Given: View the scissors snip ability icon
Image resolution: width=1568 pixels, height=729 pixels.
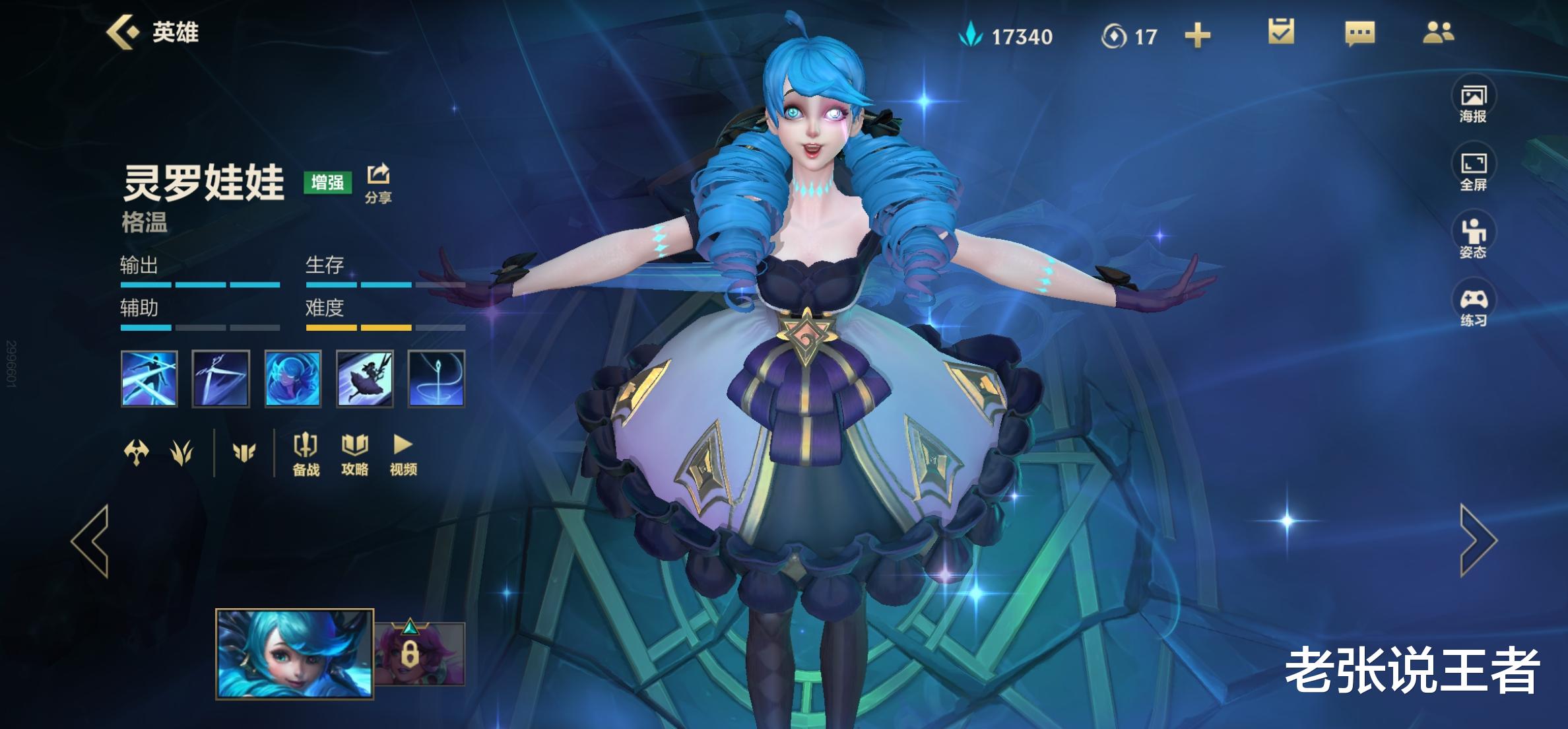Looking at the screenshot, I should pos(220,378).
